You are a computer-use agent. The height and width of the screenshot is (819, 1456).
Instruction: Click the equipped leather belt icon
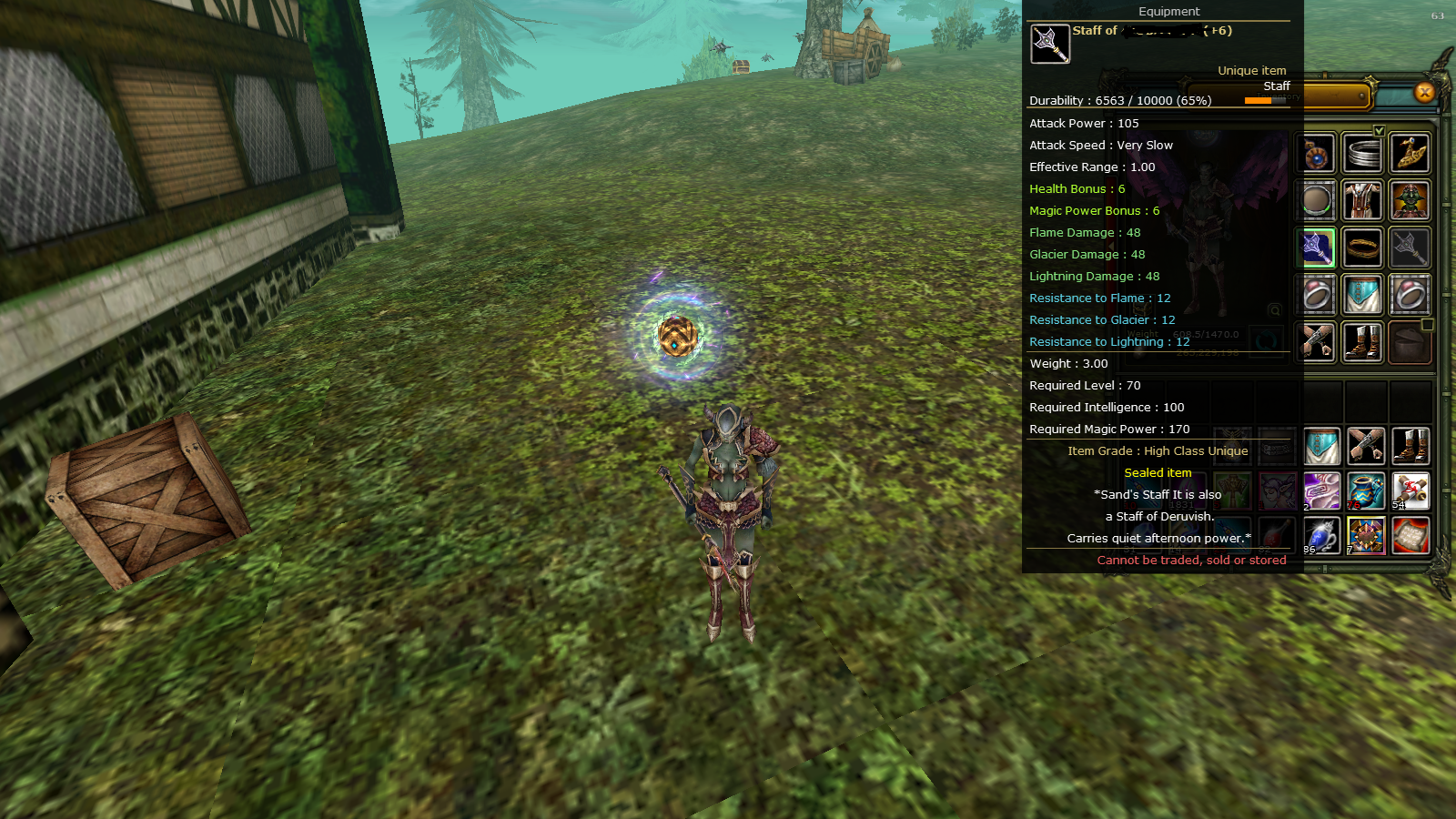pos(1365,247)
